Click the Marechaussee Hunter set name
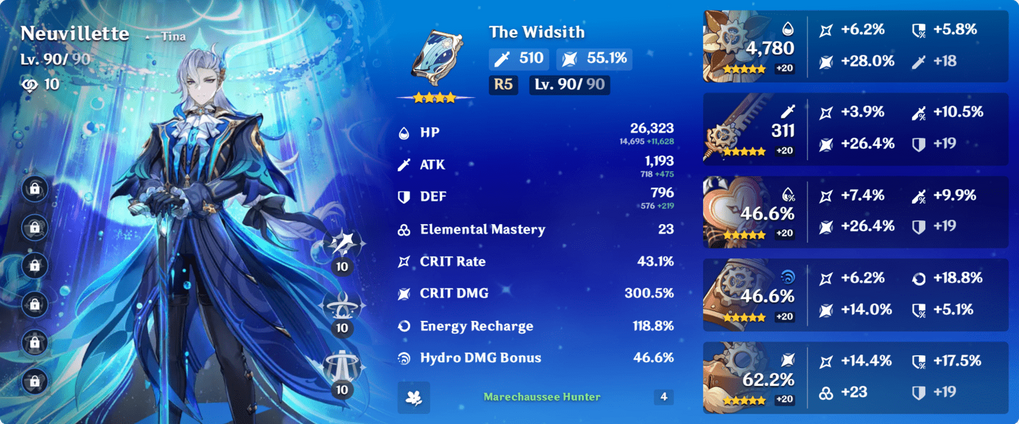The image size is (1019, 424). (x=542, y=397)
